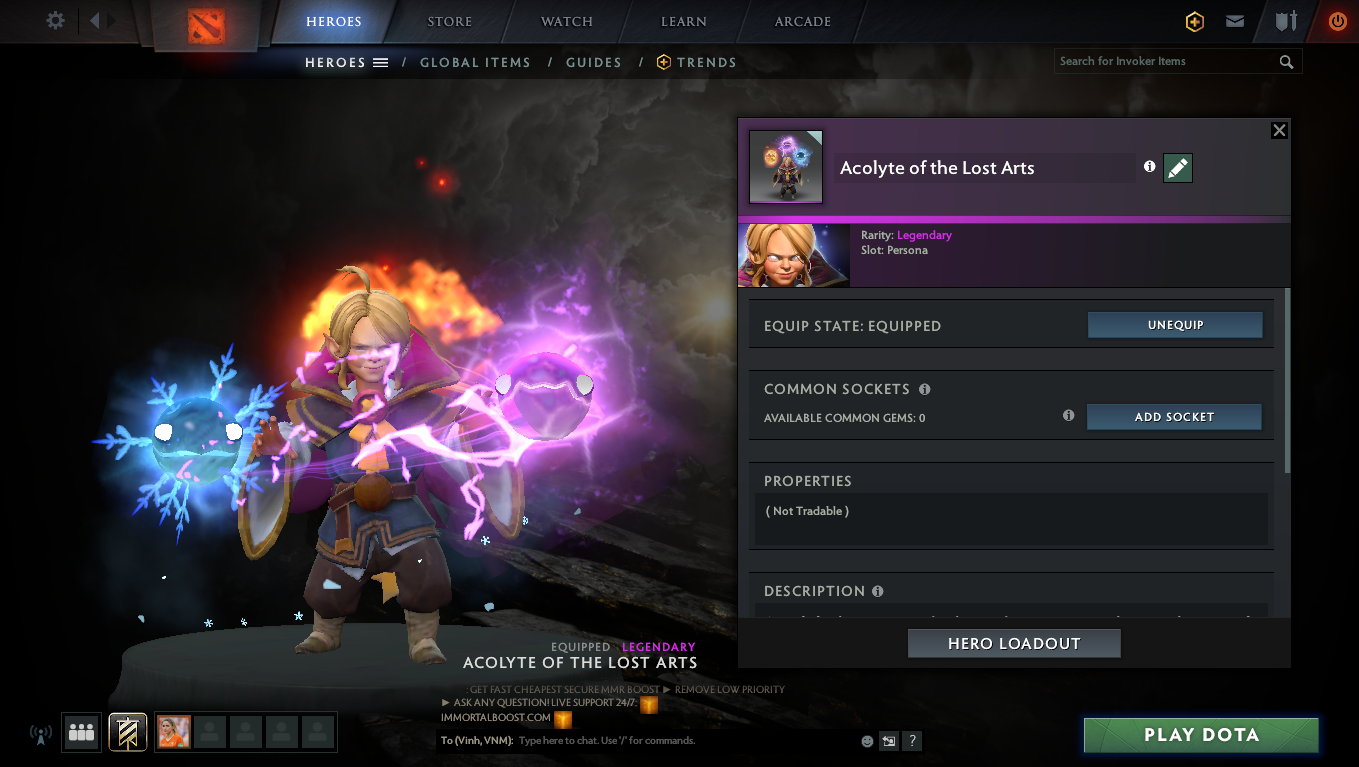Viewport: 1359px width, 767px height.
Task: Switch to the WATCH tab
Action: tap(566, 21)
